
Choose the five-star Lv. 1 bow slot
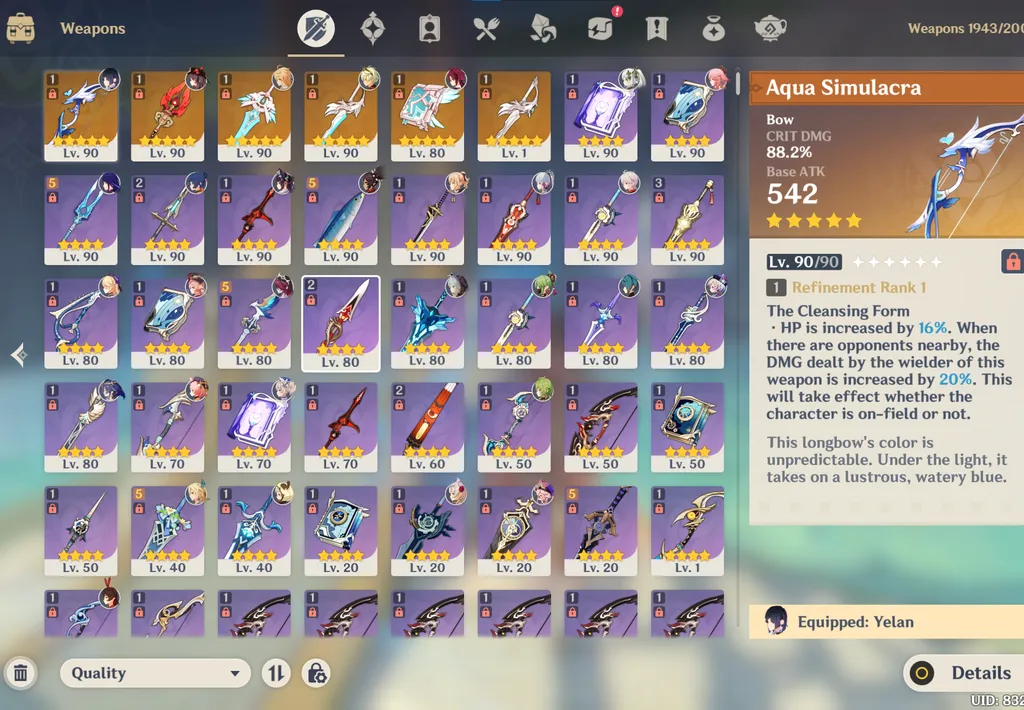pyautogui.click(x=514, y=115)
